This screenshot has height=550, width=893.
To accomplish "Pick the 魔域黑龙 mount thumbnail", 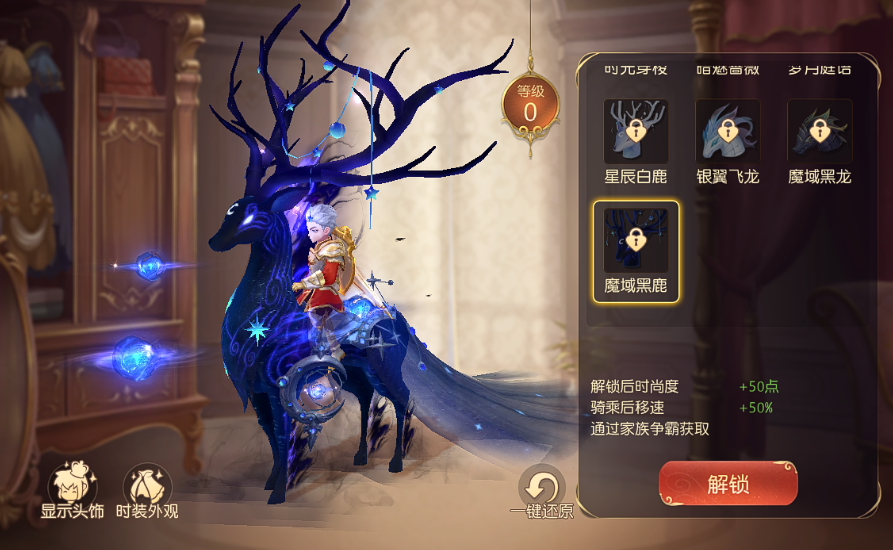I will (819, 132).
